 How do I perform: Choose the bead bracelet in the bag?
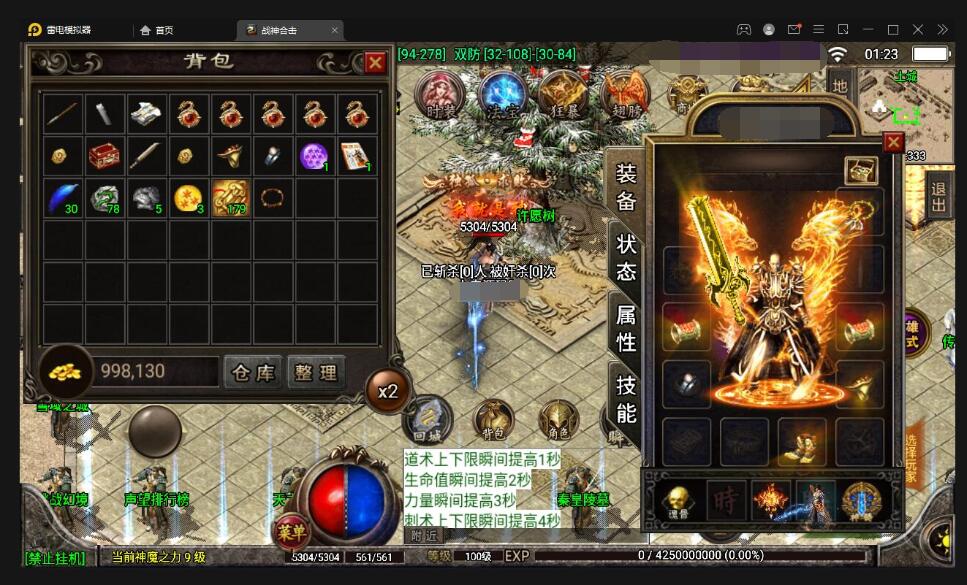[x=272, y=196]
